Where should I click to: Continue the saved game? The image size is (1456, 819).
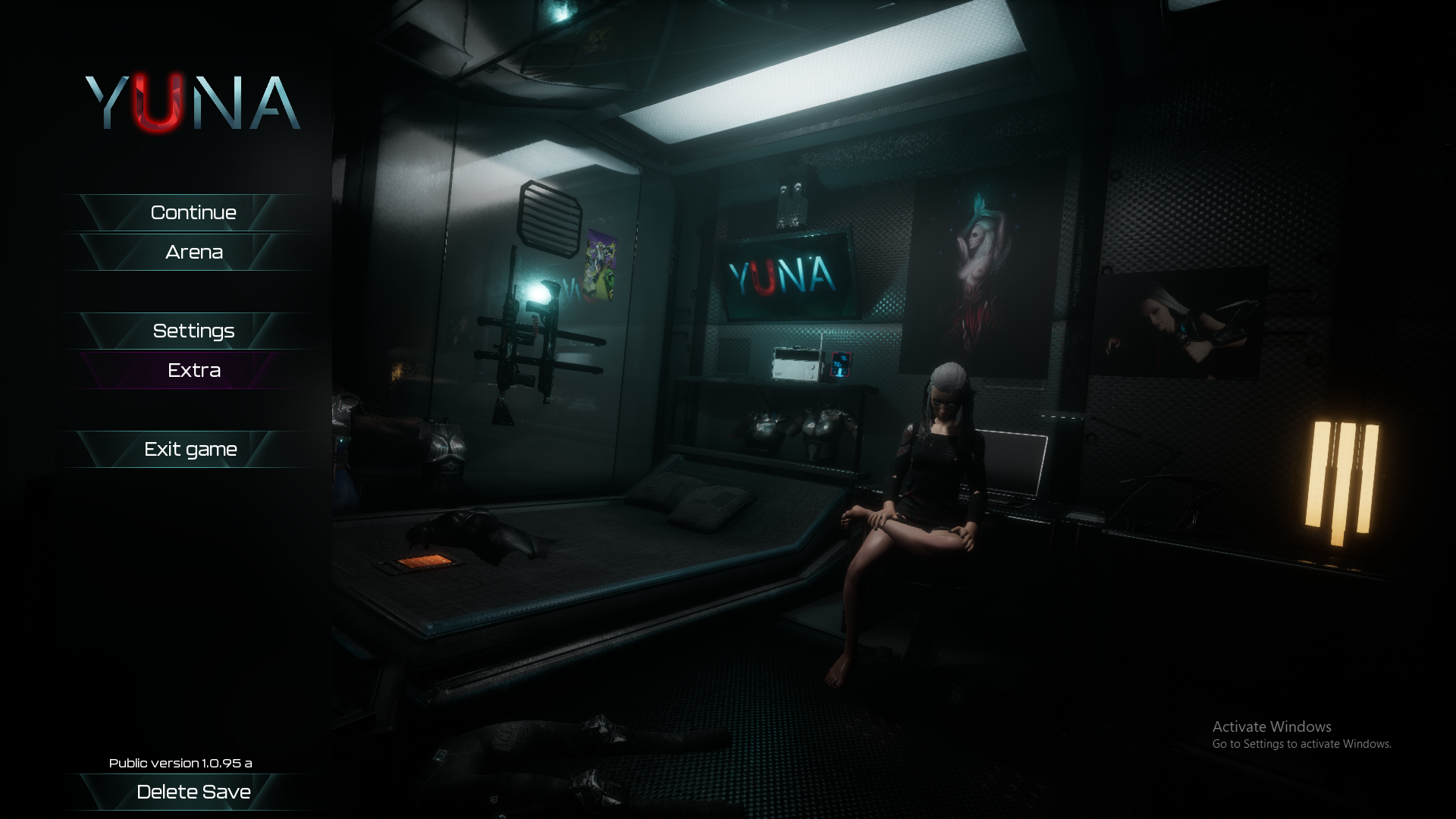[x=193, y=213]
